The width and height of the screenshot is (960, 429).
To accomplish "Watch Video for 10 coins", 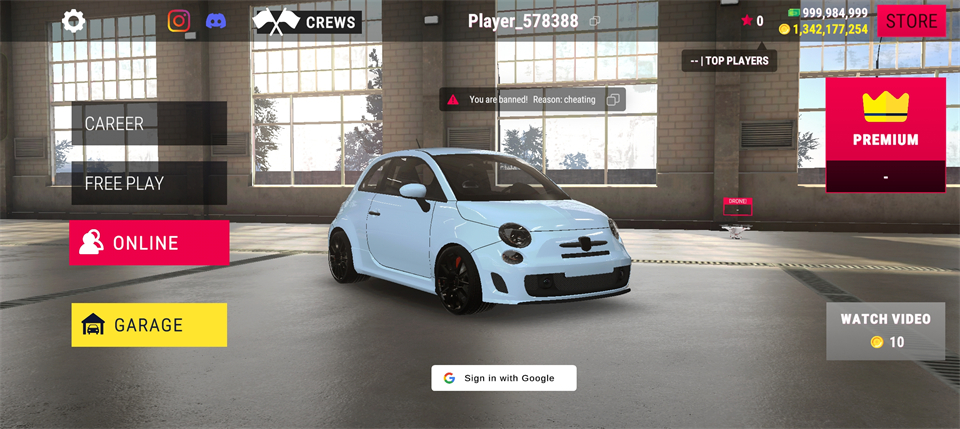I will (885, 331).
